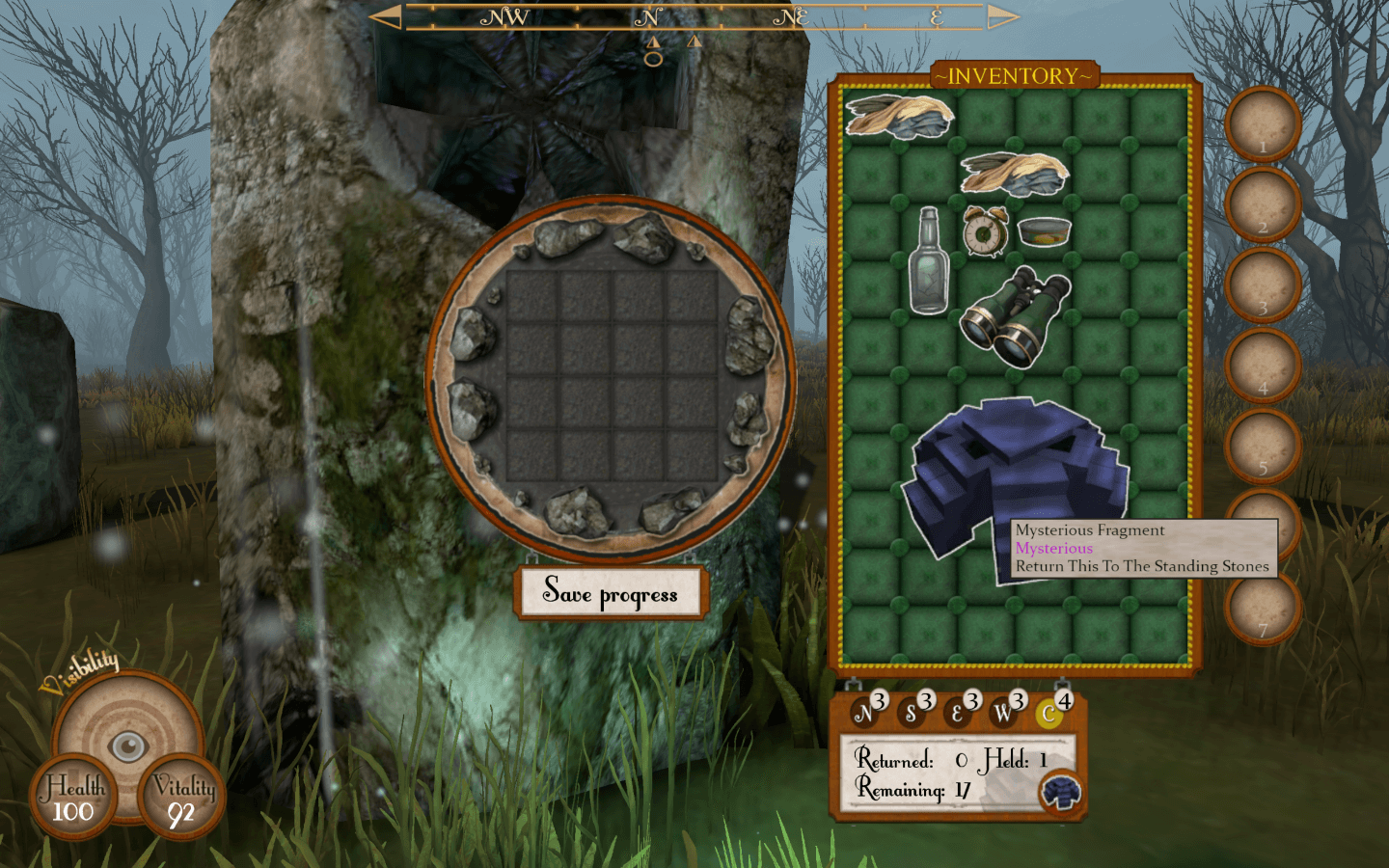Click the Save progress button

point(612,592)
